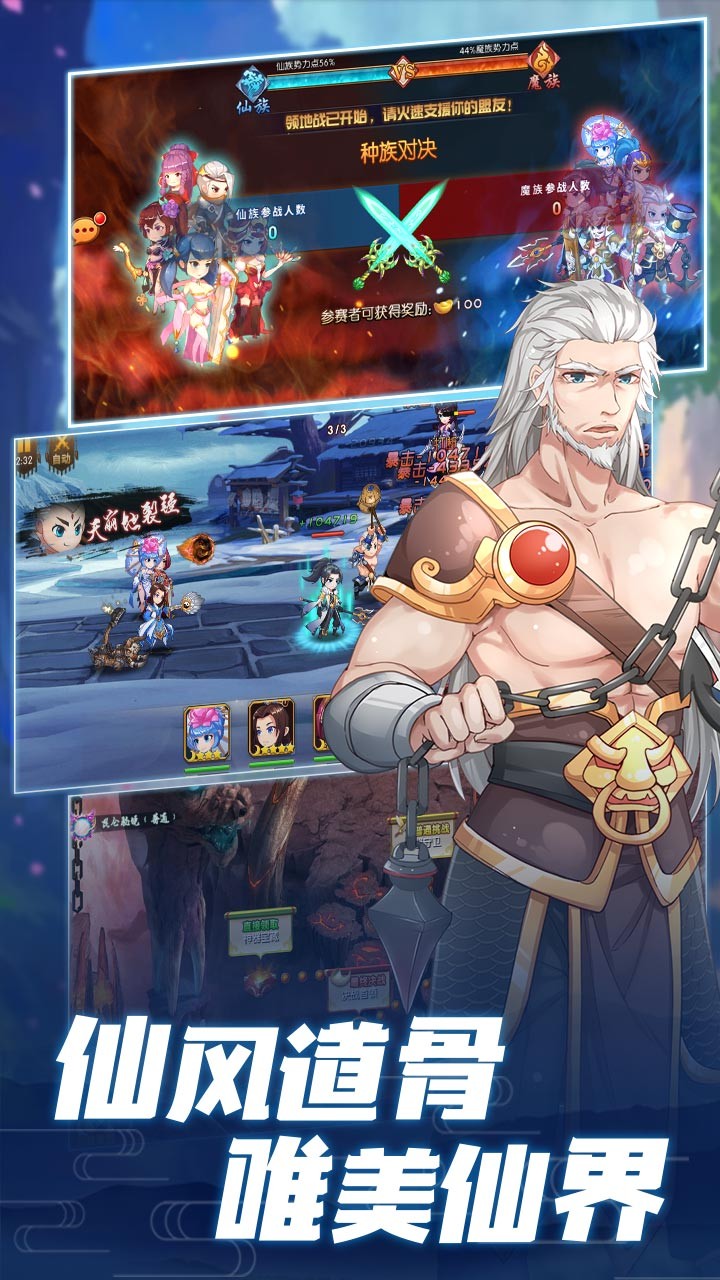Toggle the 自动 auto-battle button
This screenshot has width=720, height=1280.
click(x=62, y=450)
